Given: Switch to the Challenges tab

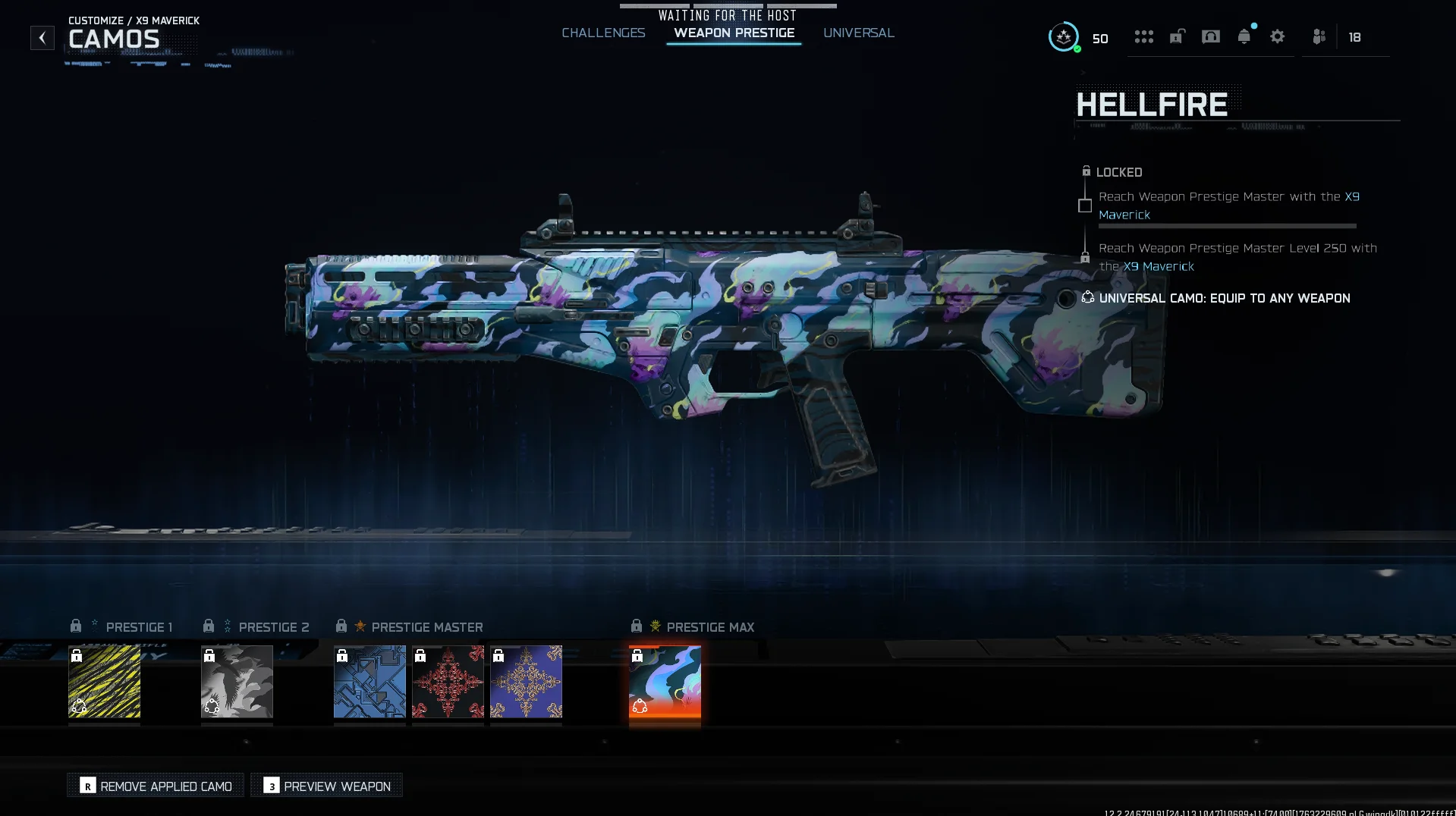Looking at the screenshot, I should click(603, 33).
